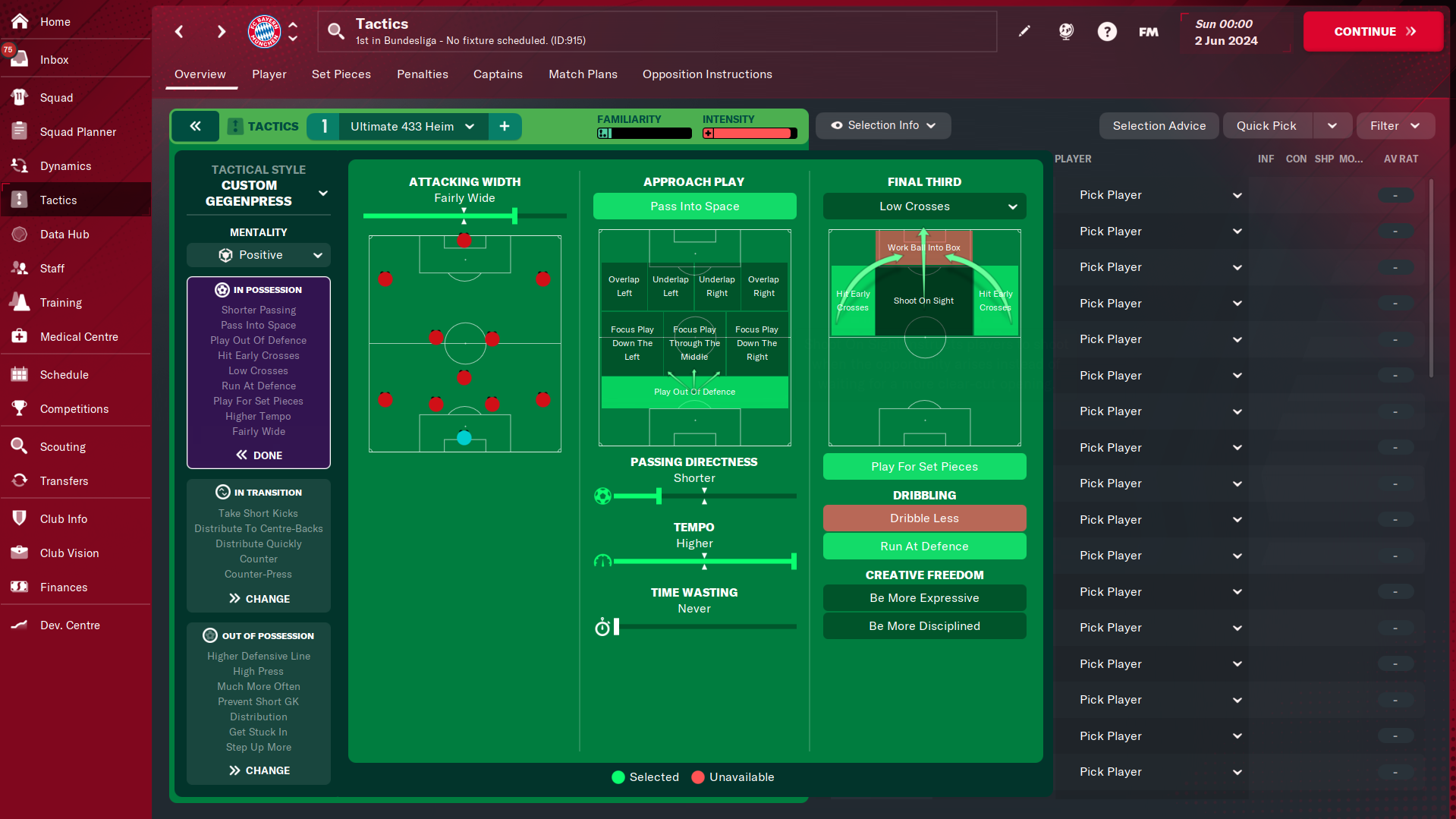Click the red CONTINUE button

(x=1373, y=31)
